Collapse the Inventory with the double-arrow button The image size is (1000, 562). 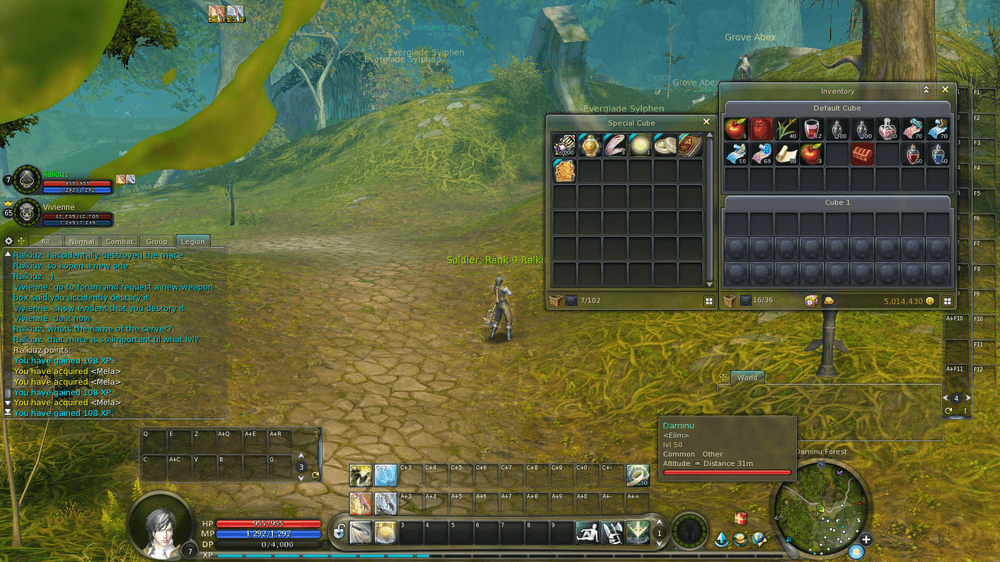point(926,90)
